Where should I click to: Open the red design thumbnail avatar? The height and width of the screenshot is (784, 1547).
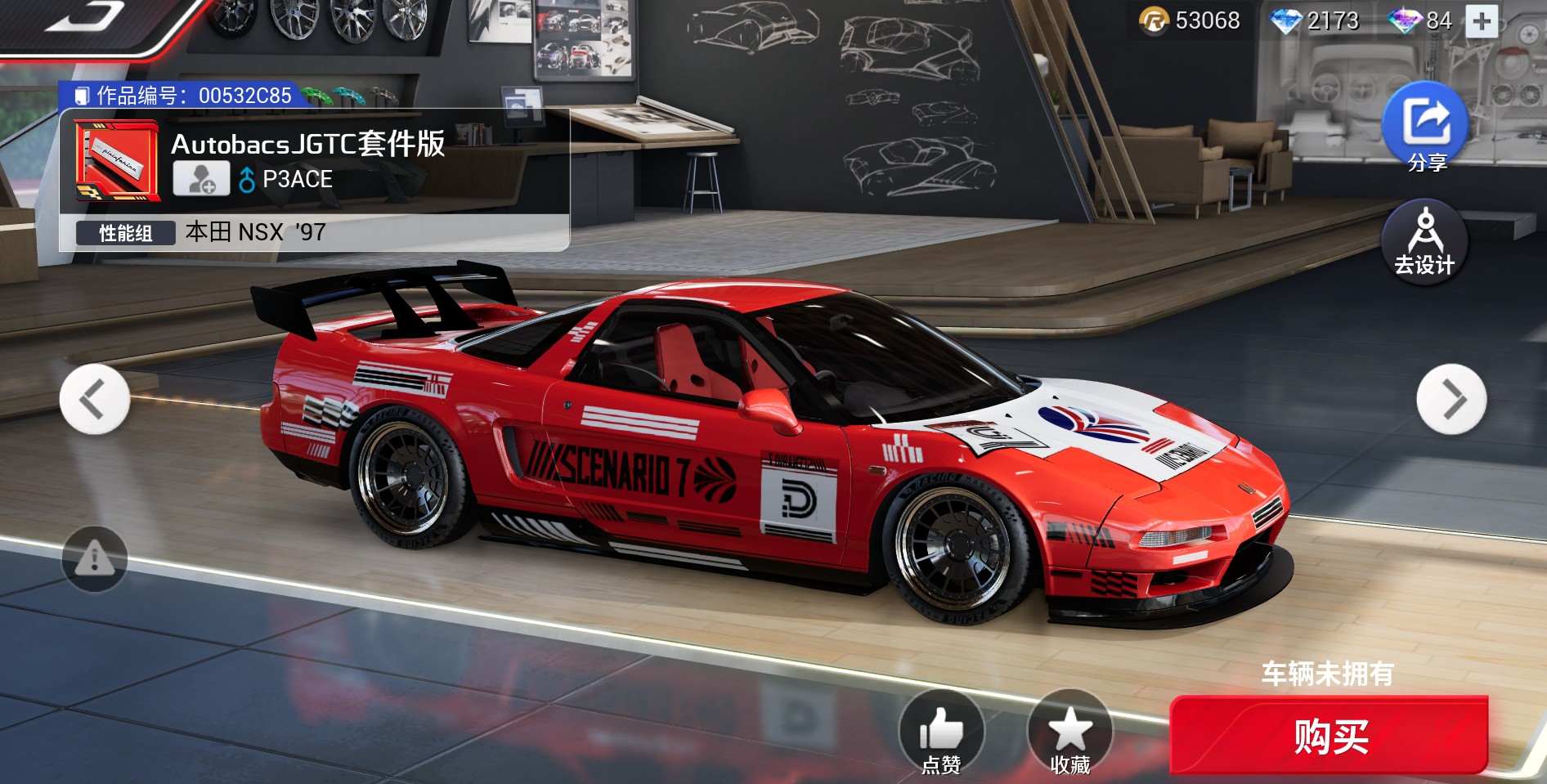(x=116, y=161)
